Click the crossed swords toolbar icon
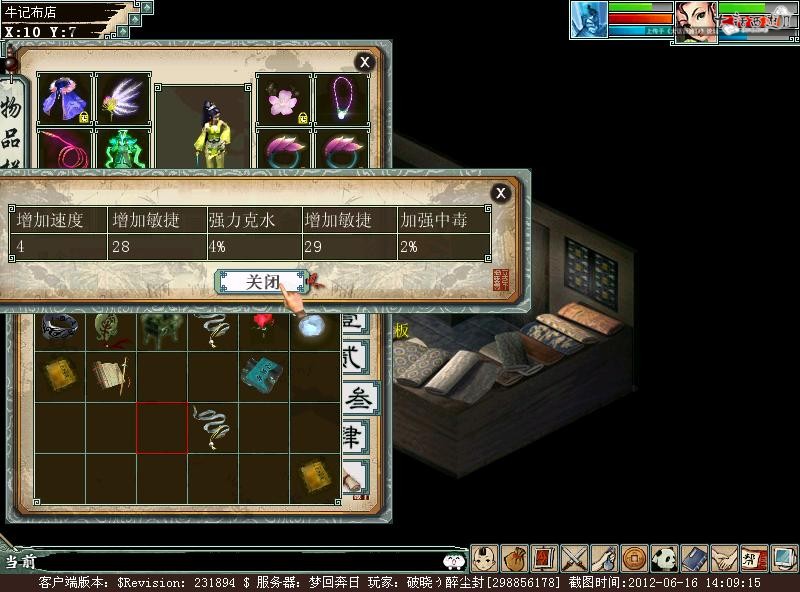Image resolution: width=800 pixels, height=592 pixels. [575, 557]
